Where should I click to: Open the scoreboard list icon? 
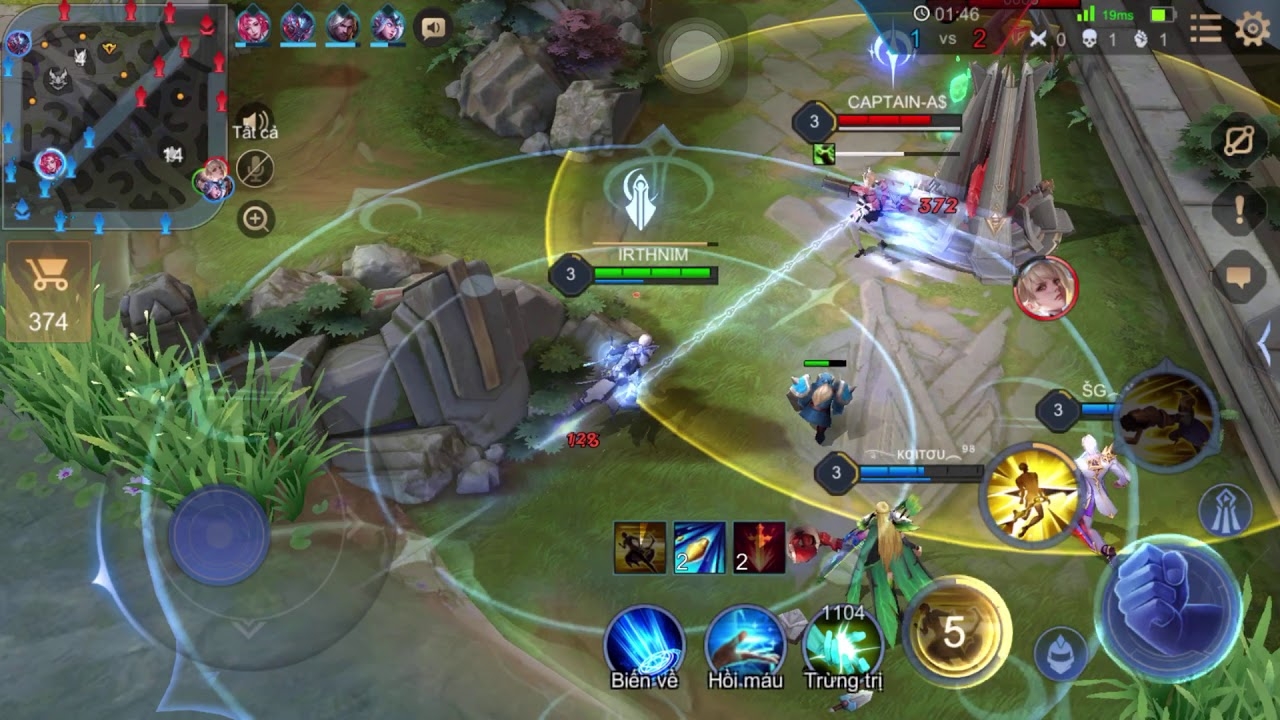pos(1205,30)
